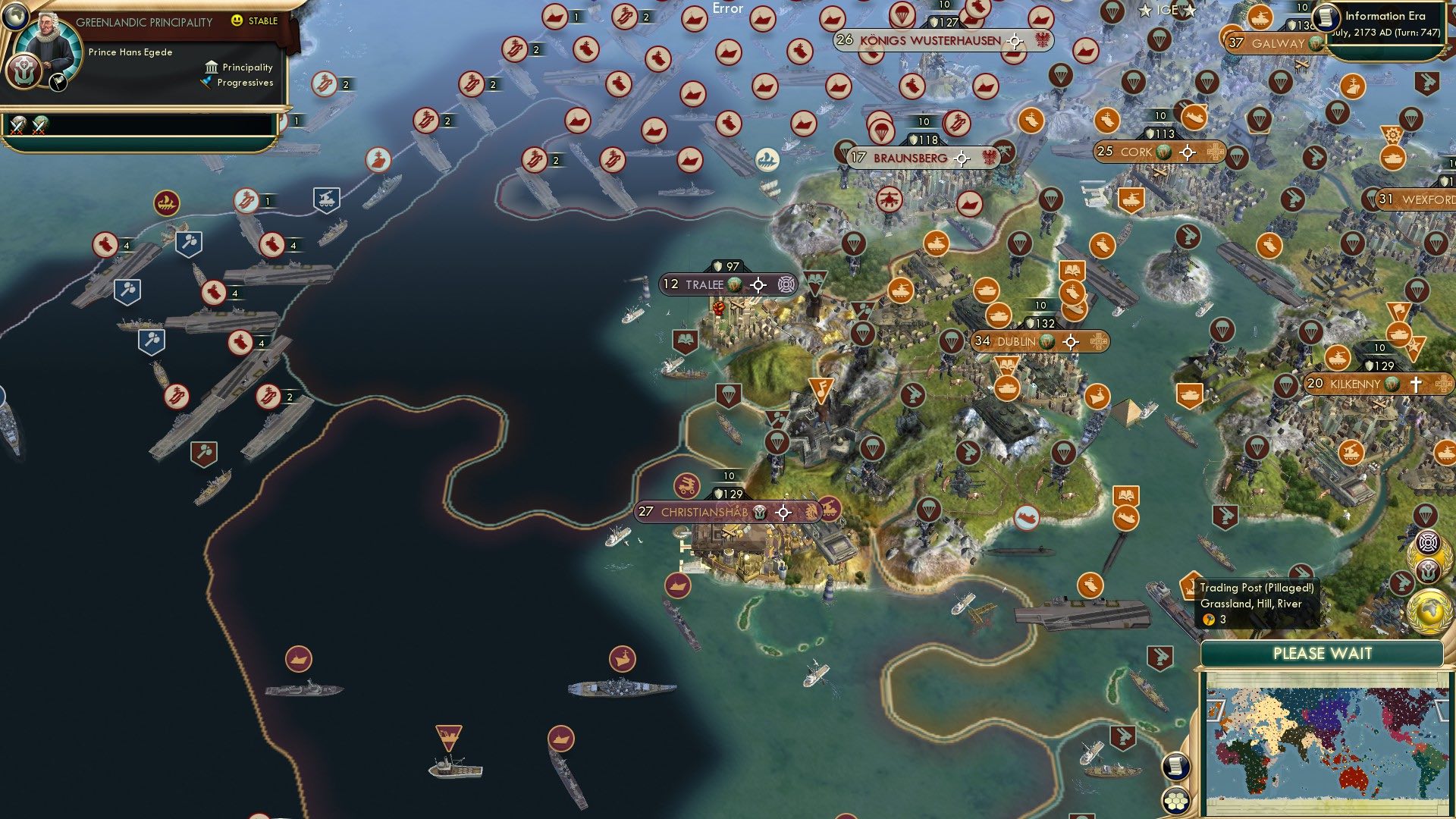This screenshot has width=1456, height=819.
Task: Click the hexagon icon below the scroll notification
Action: (x=1175, y=800)
